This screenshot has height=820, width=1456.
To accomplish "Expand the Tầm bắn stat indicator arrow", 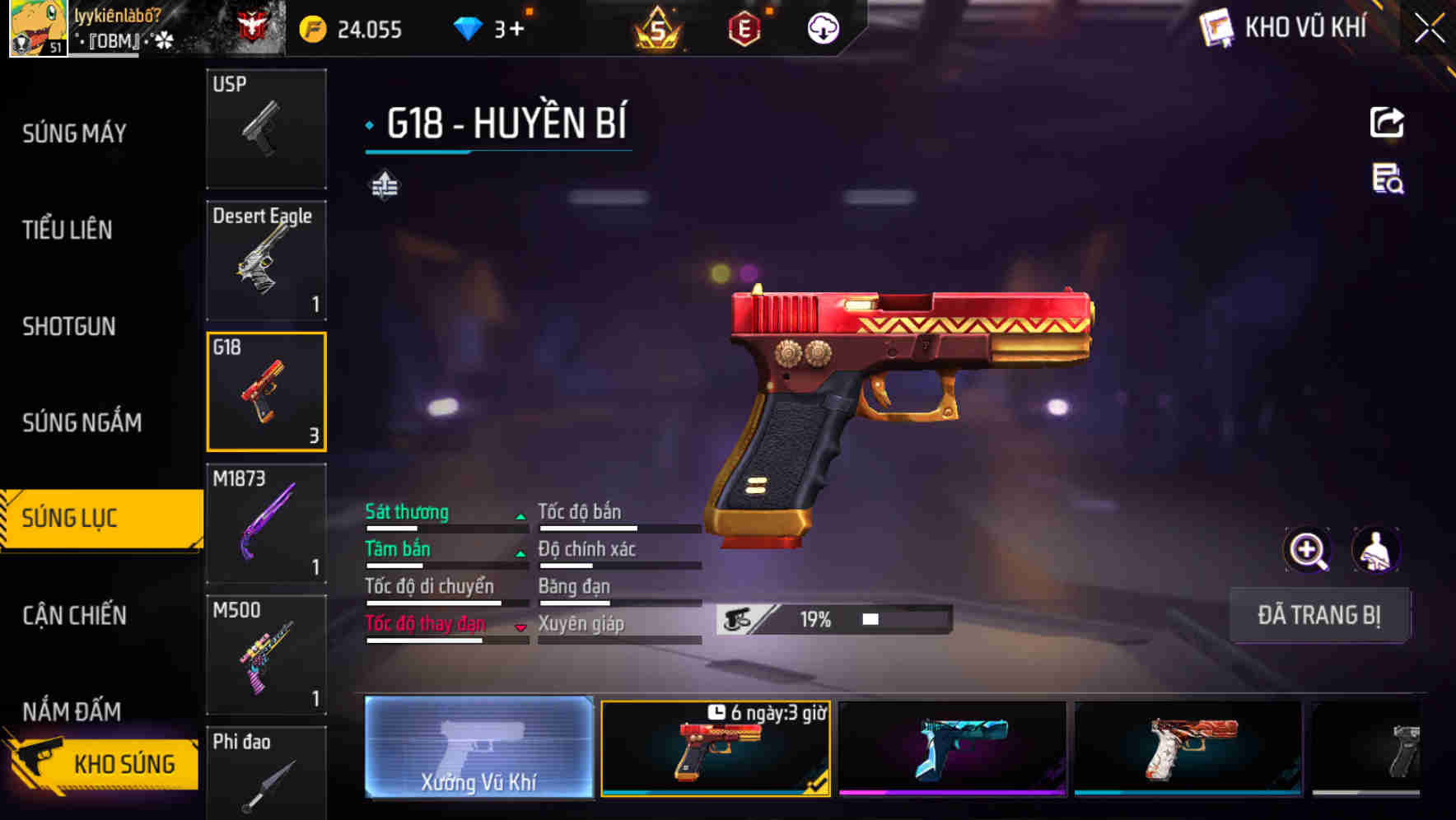I will point(521,552).
